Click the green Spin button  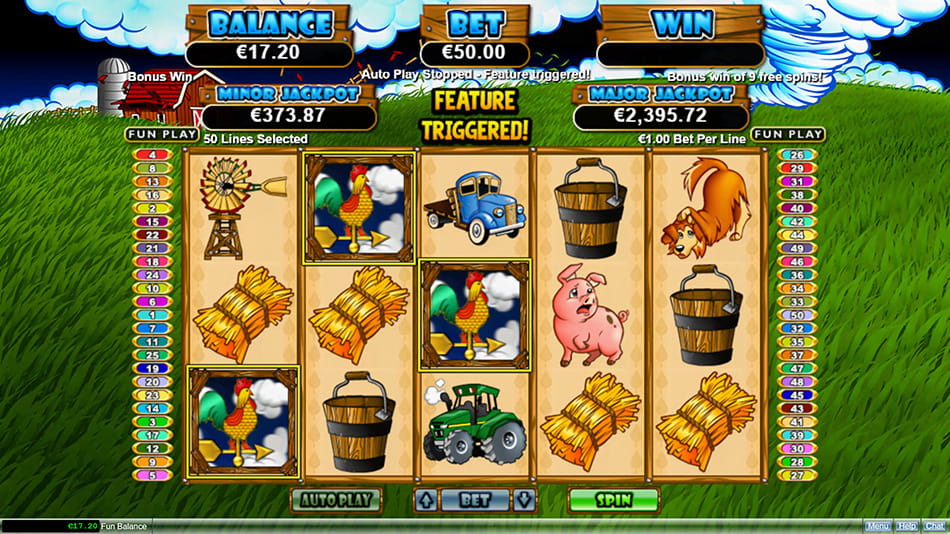(x=613, y=499)
